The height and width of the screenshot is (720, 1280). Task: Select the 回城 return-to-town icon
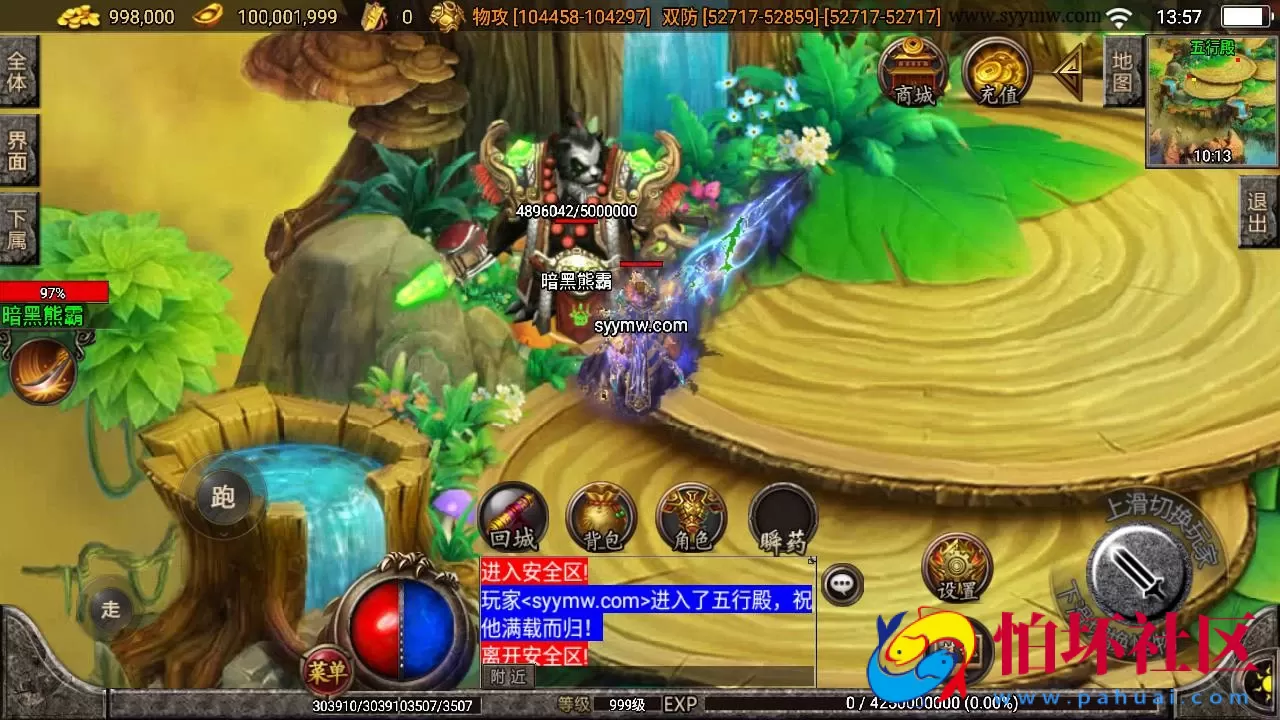click(x=513, y=518)
